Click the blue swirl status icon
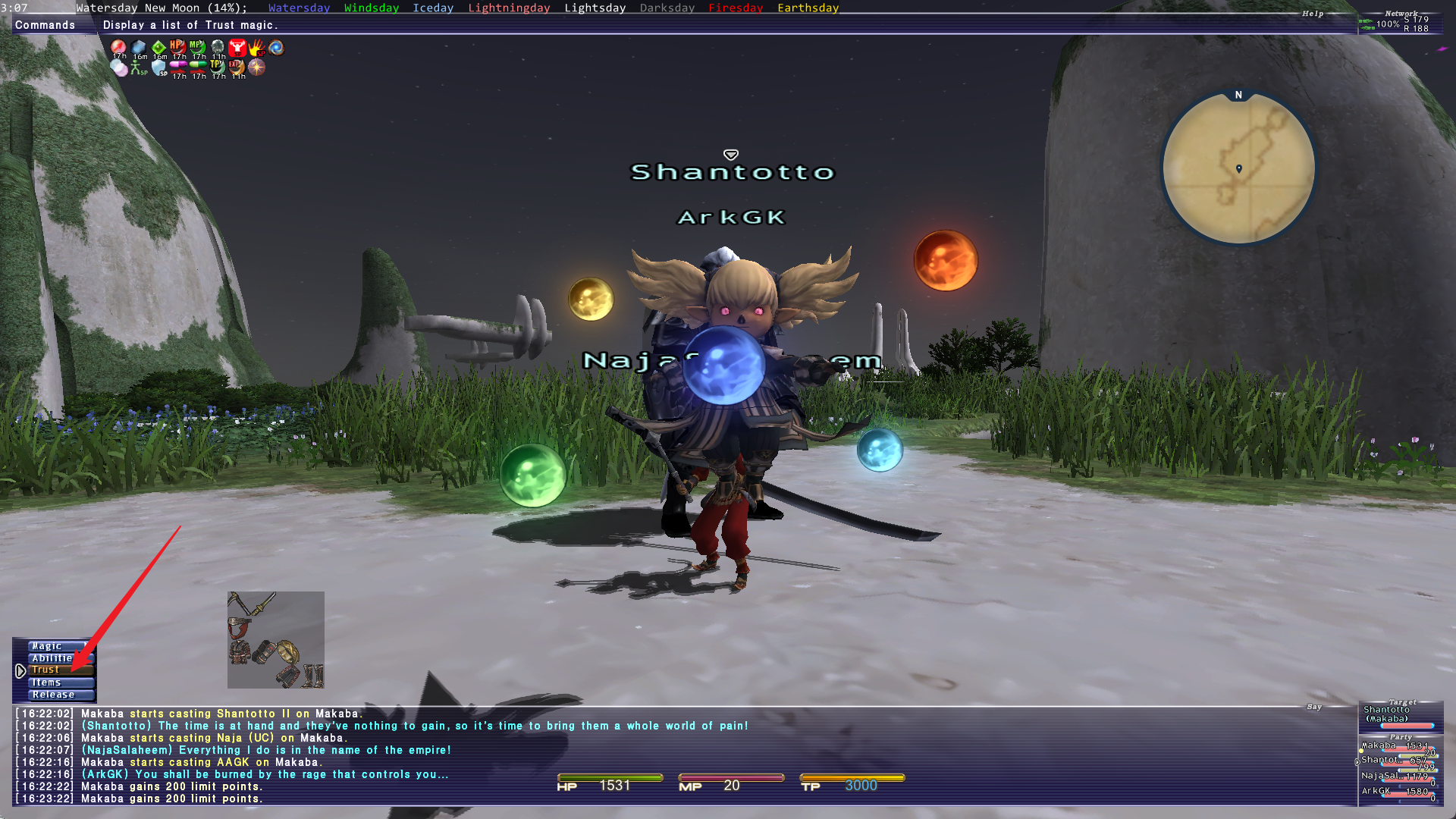The image size is (1456, 819). click(x=277, y=48)
